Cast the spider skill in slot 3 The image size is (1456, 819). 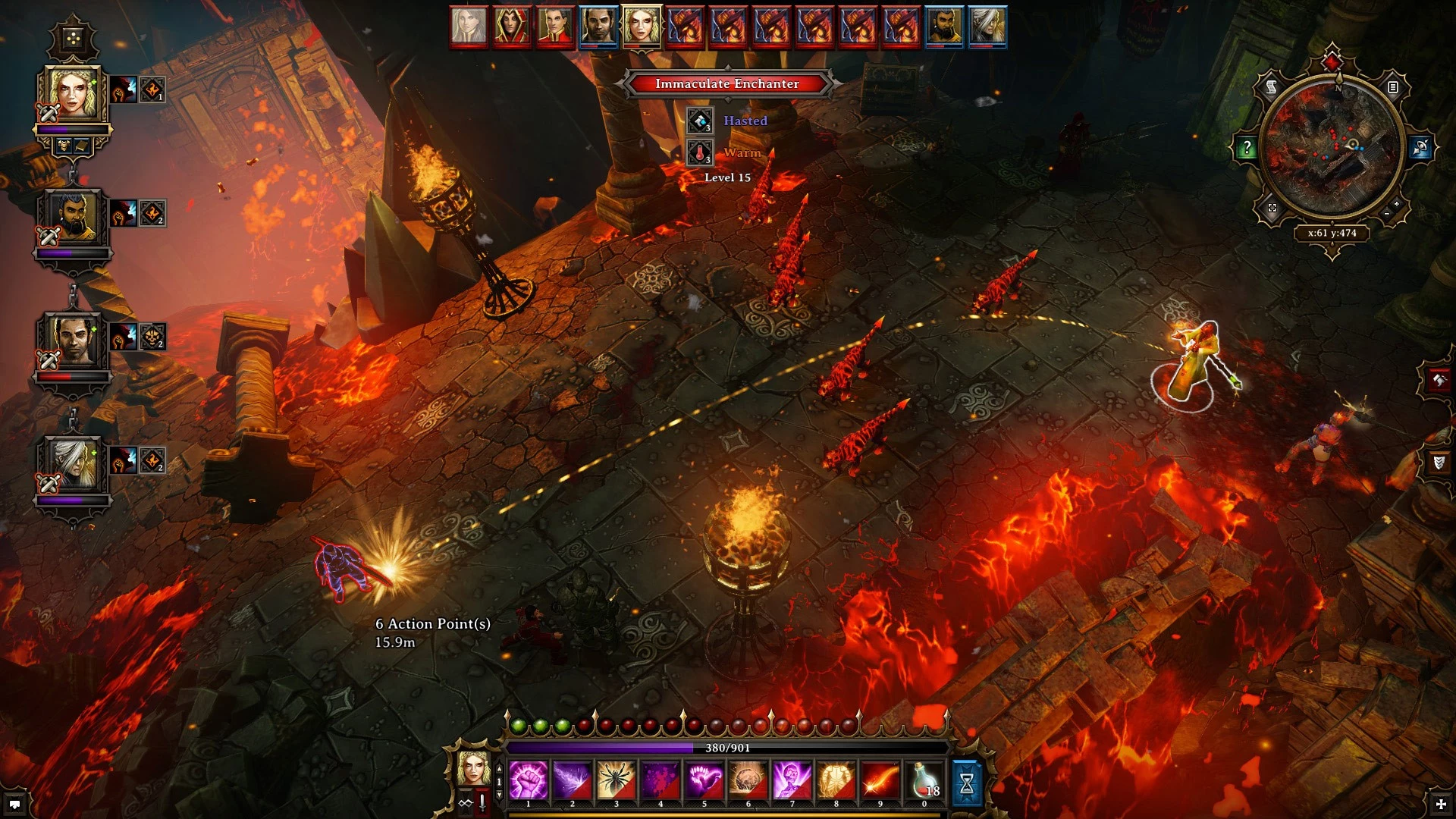point(616,780)
